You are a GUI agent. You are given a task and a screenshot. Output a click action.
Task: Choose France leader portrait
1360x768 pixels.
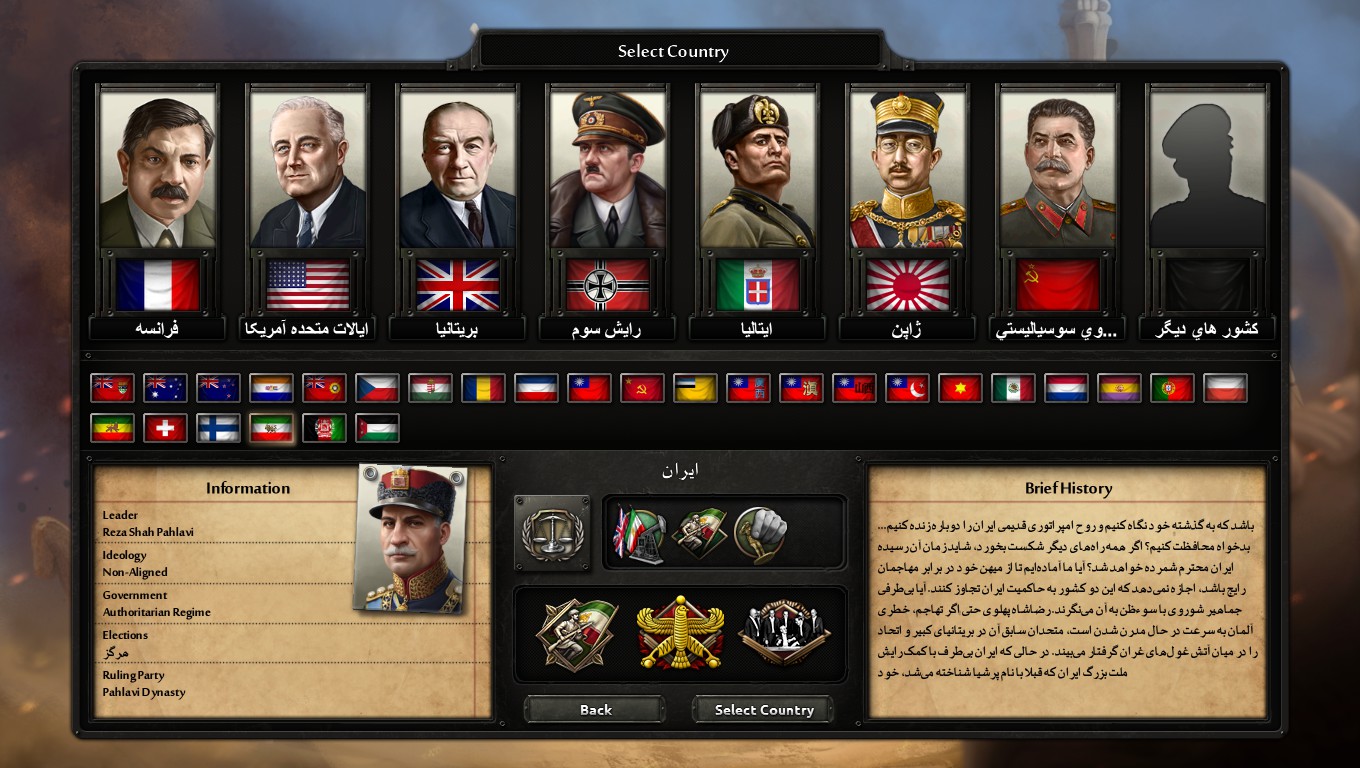(157, 170)
